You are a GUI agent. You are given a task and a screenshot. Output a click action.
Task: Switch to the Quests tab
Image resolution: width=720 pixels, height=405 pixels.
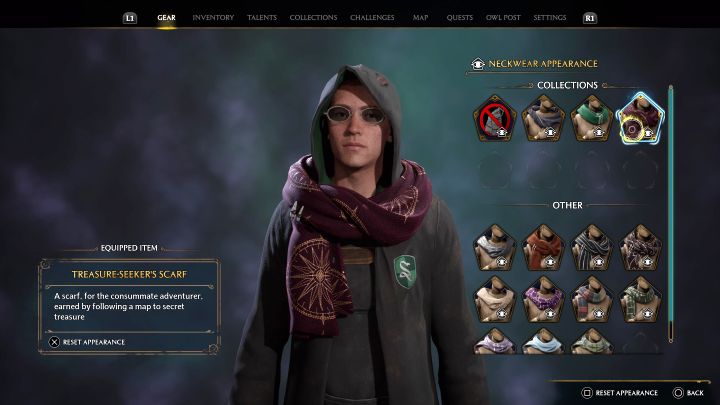(460, 17)
